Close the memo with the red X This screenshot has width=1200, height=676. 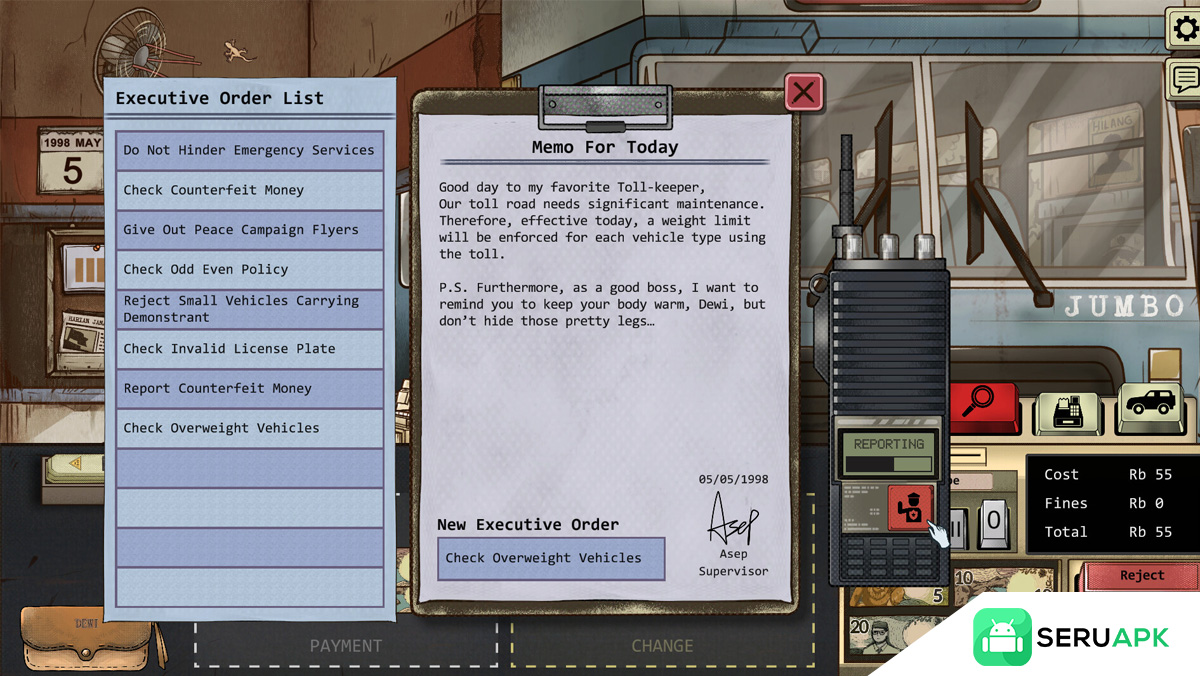pos(804,93)
